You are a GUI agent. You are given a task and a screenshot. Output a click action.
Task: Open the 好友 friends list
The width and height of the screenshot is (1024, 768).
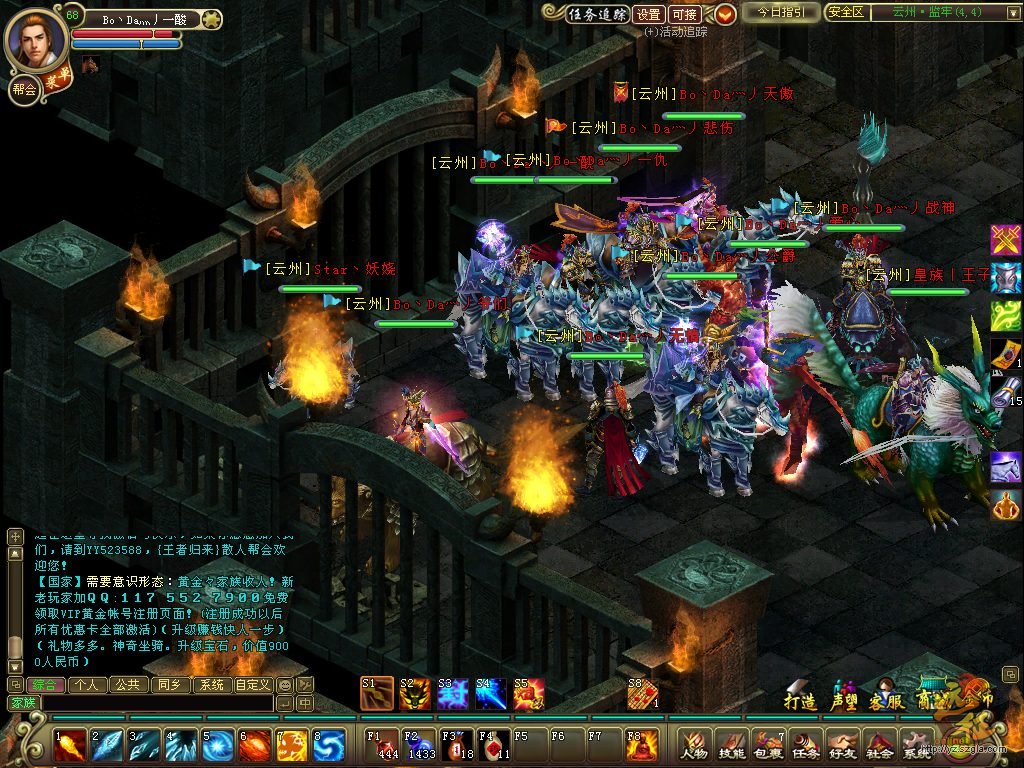point(842,745)
